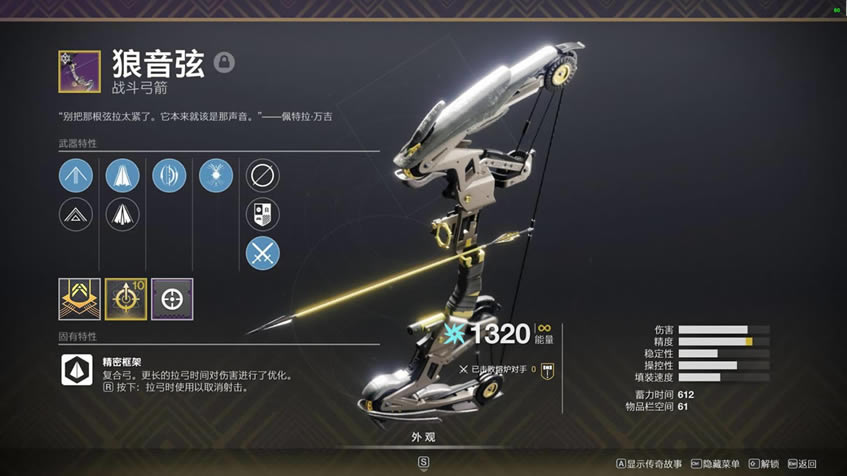
Task: Activate the blue curved-brackets trait perk
Action: (x=169, y=176)
